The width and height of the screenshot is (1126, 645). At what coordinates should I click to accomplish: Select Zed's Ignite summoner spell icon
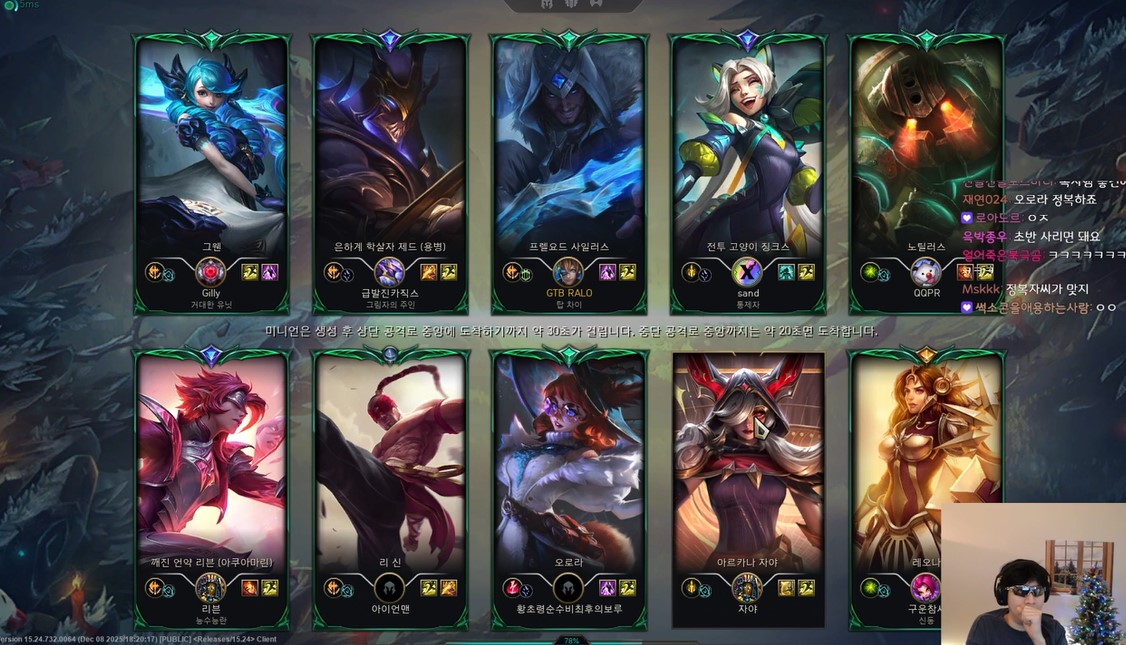pyautogui.click(x=428, y=272)
